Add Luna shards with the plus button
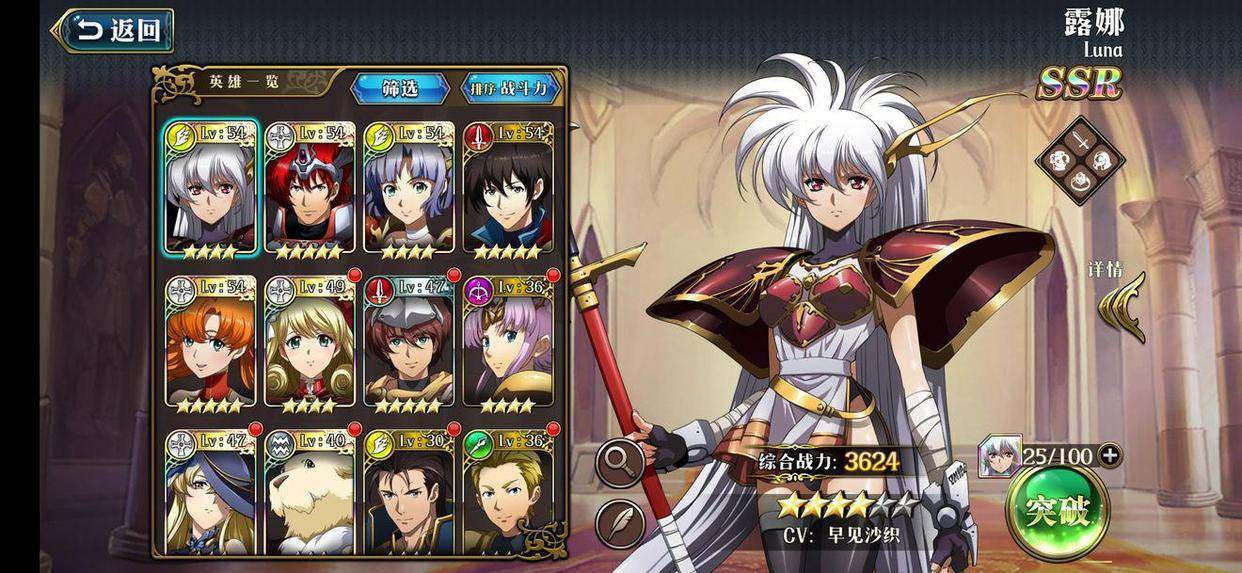1242x573 pixels. (1109, 456)
